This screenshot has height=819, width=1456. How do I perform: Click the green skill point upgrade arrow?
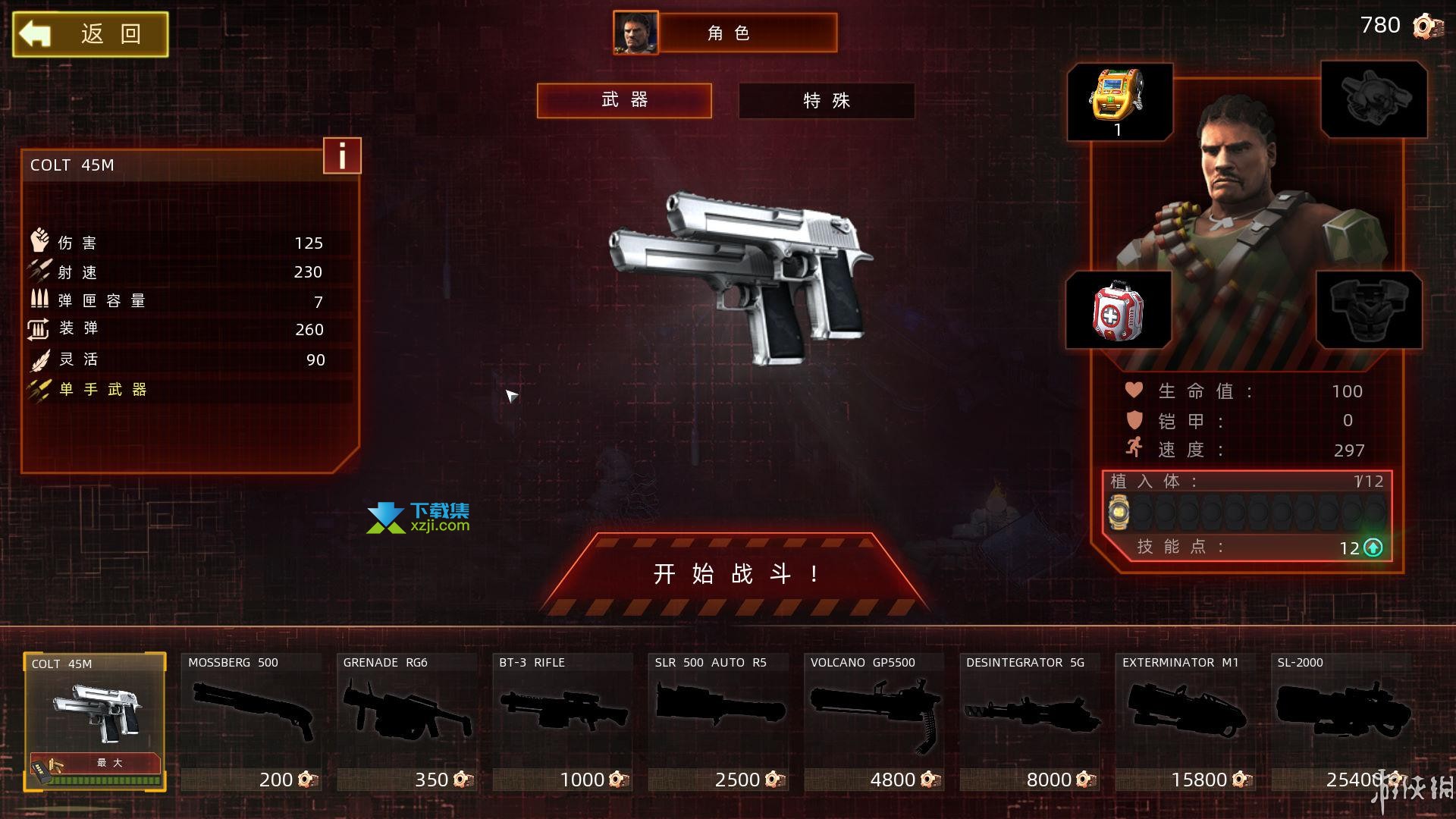point(1373,548)
